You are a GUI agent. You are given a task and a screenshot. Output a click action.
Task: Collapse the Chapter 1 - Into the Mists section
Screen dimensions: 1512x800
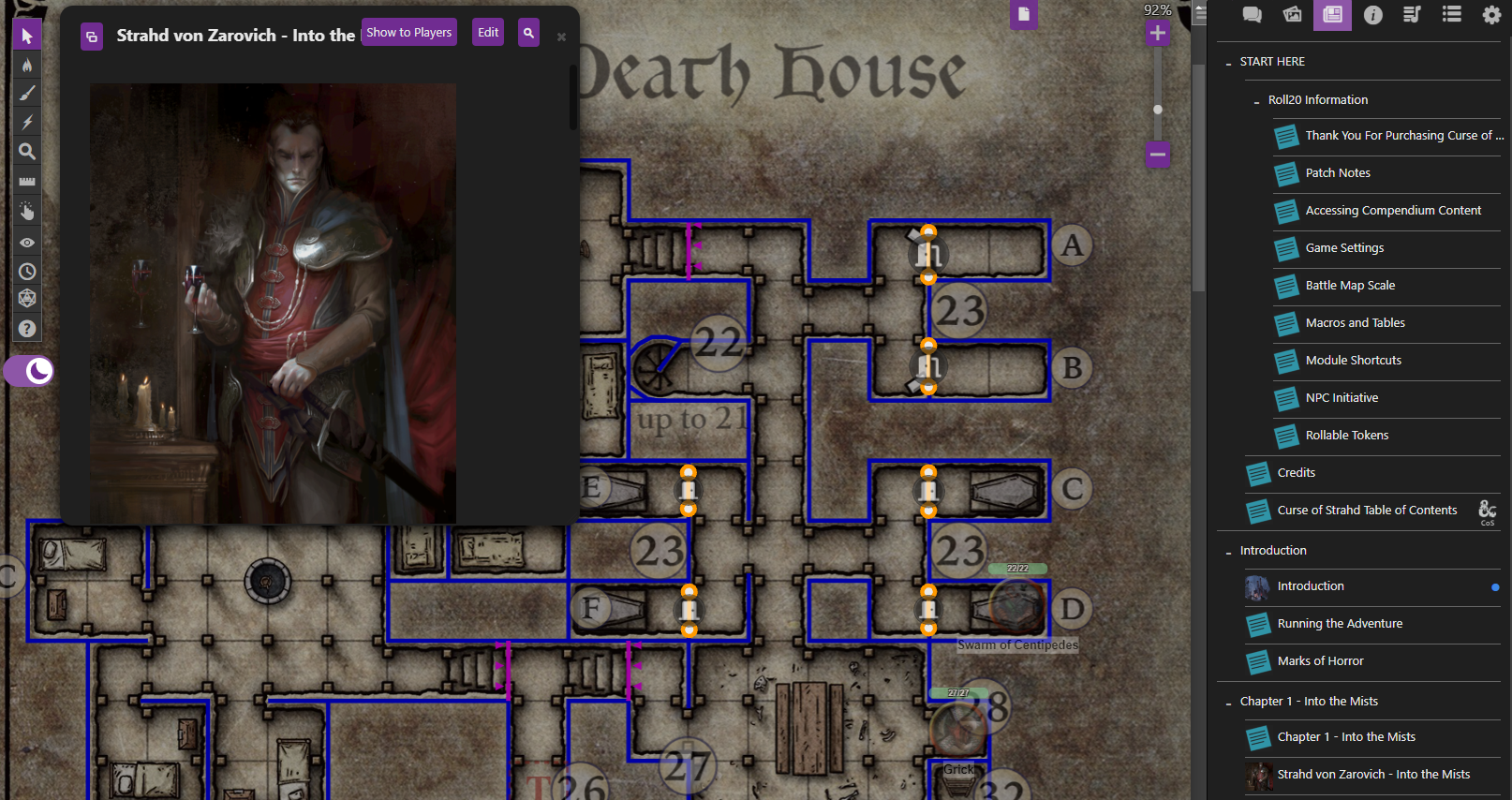[1229, 702]
